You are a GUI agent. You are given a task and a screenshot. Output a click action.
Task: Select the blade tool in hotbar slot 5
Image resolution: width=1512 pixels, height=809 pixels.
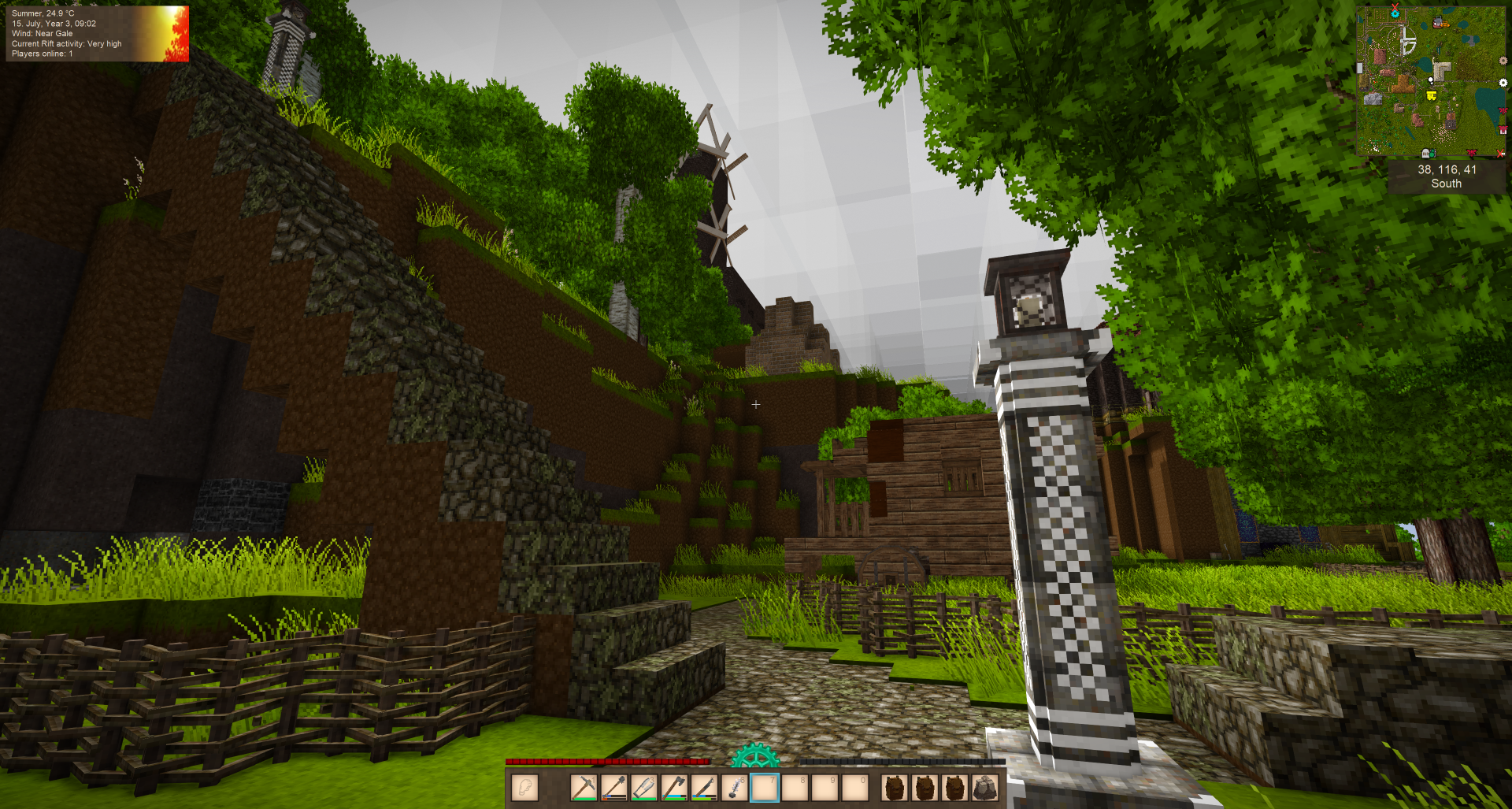(704, 787)
